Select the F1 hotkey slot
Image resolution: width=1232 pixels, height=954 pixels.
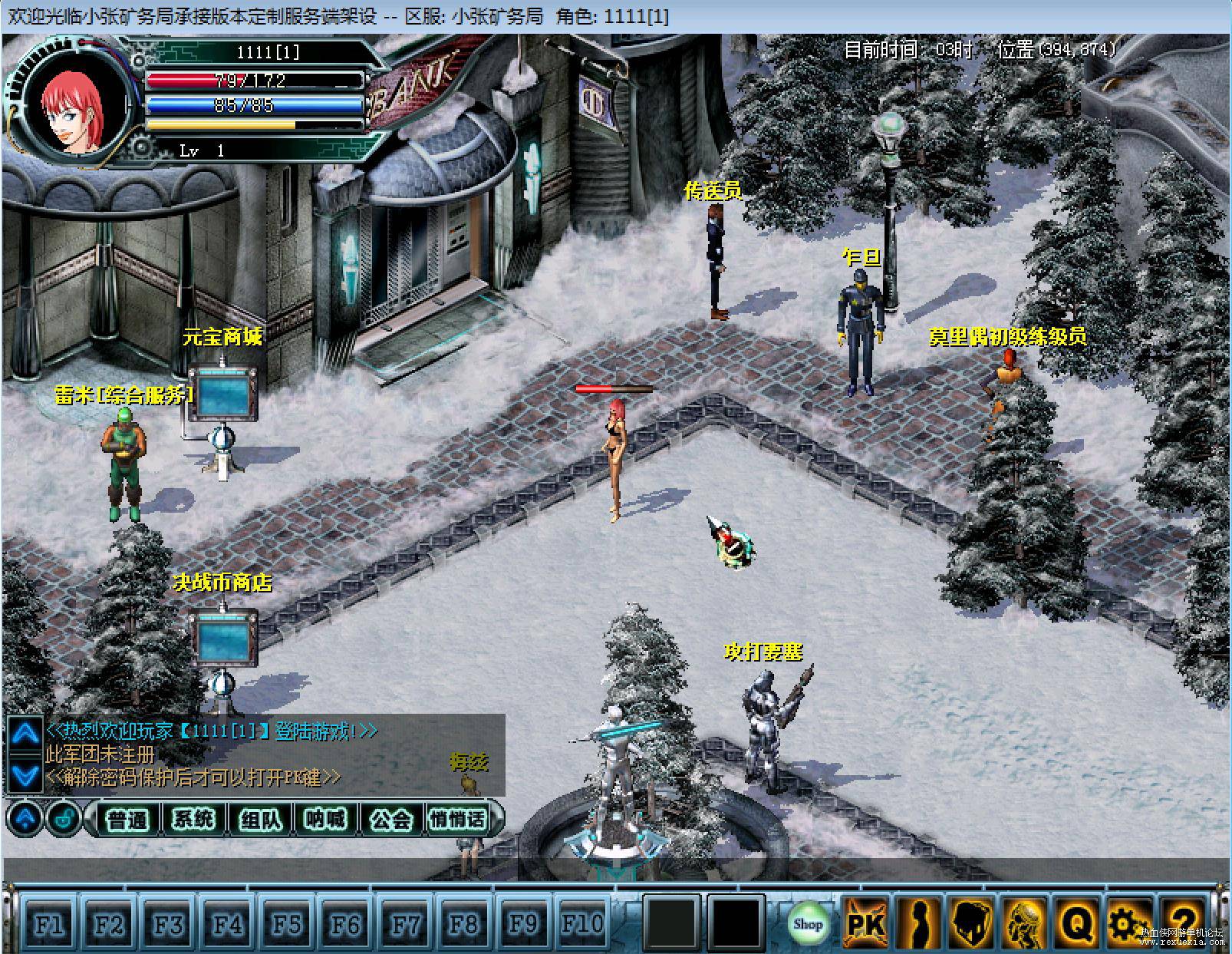(48, 924)
